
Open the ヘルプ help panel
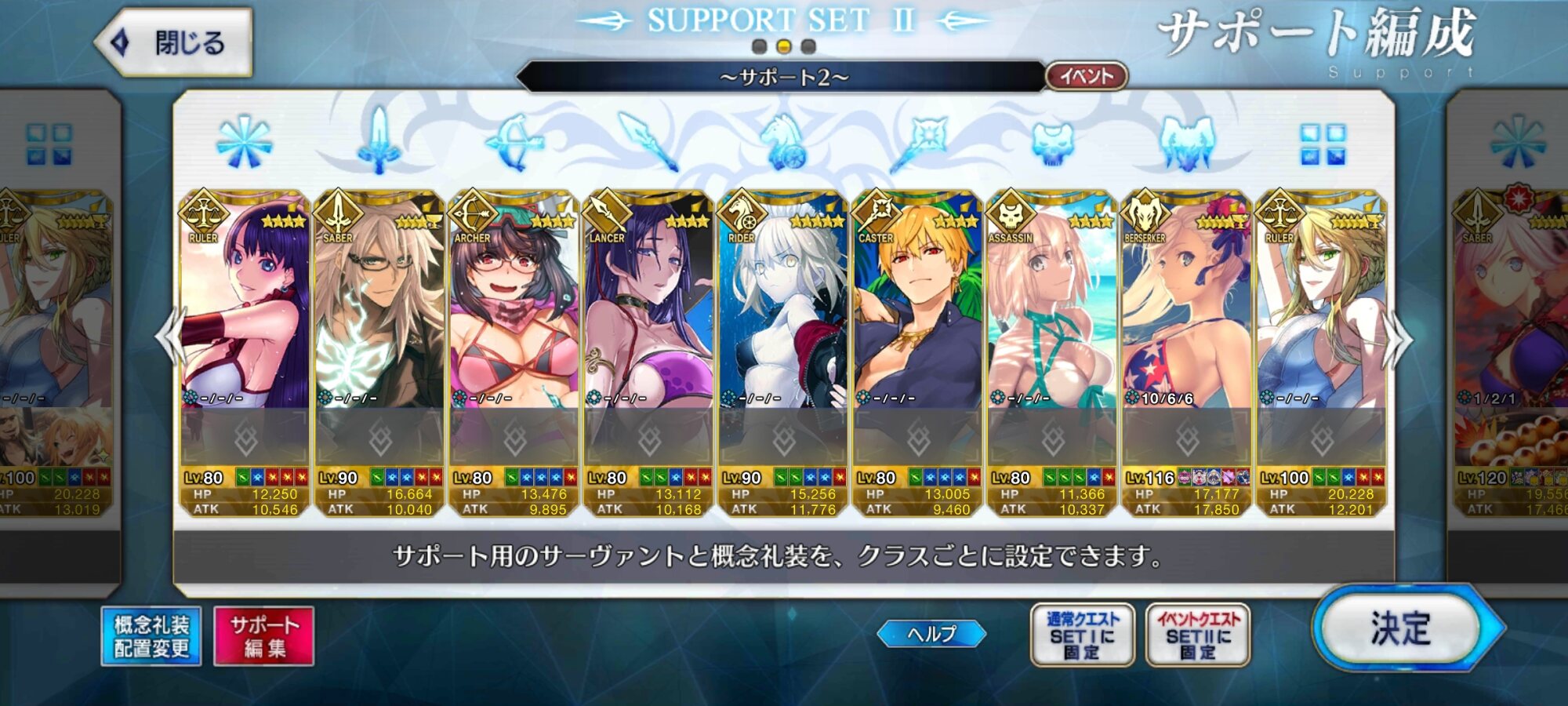(x=931, y=634)
